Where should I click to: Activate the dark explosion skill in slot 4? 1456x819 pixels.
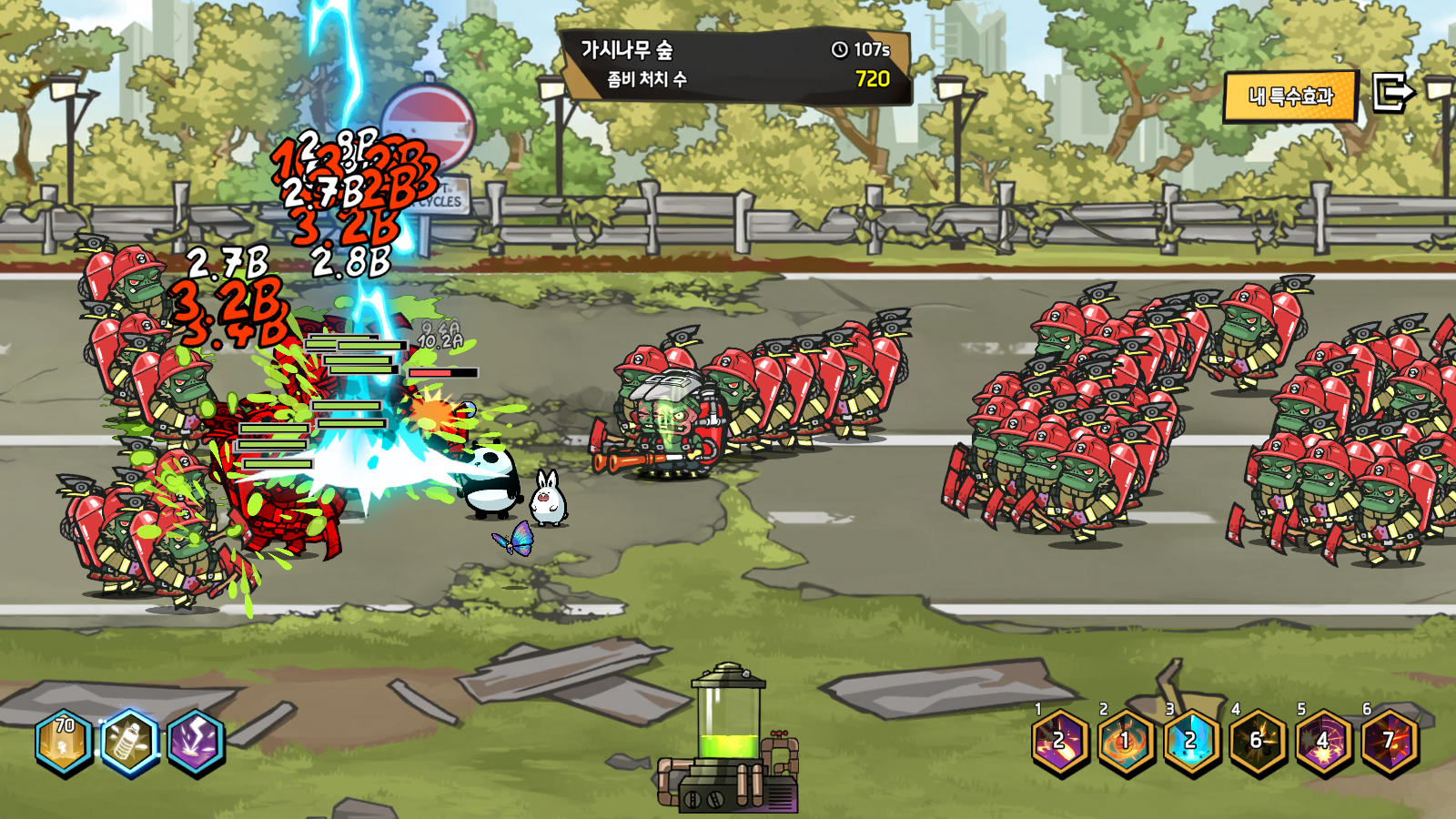tap(1258, 742)
